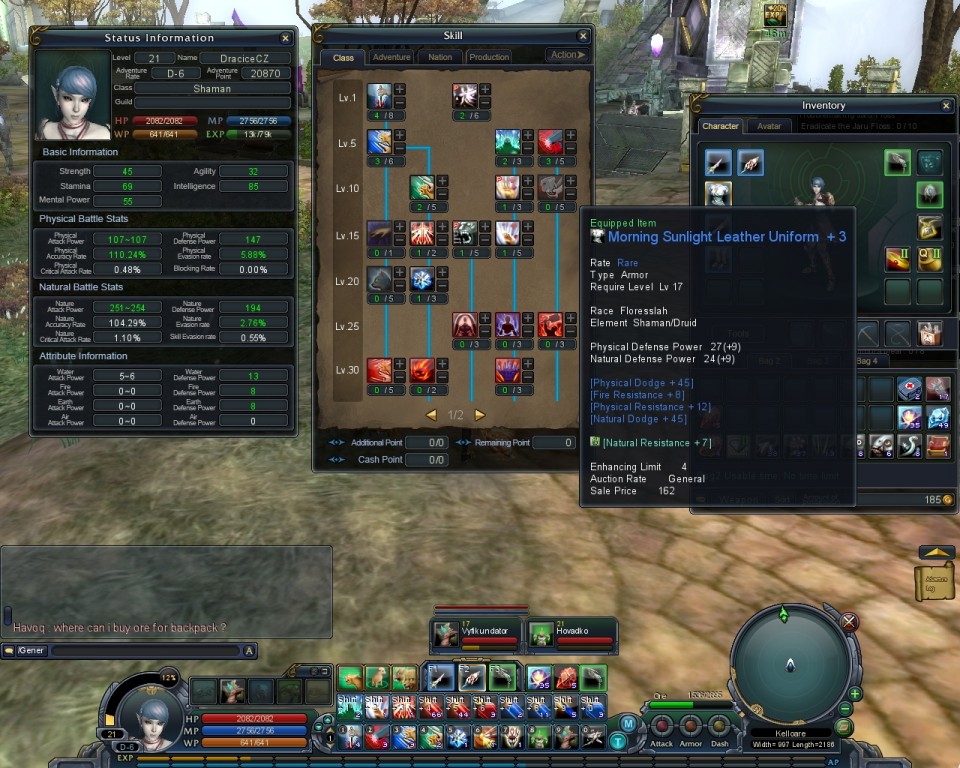Close the Skill window
Viewport: 960px width, 768px height.
[x=583, y=36]
